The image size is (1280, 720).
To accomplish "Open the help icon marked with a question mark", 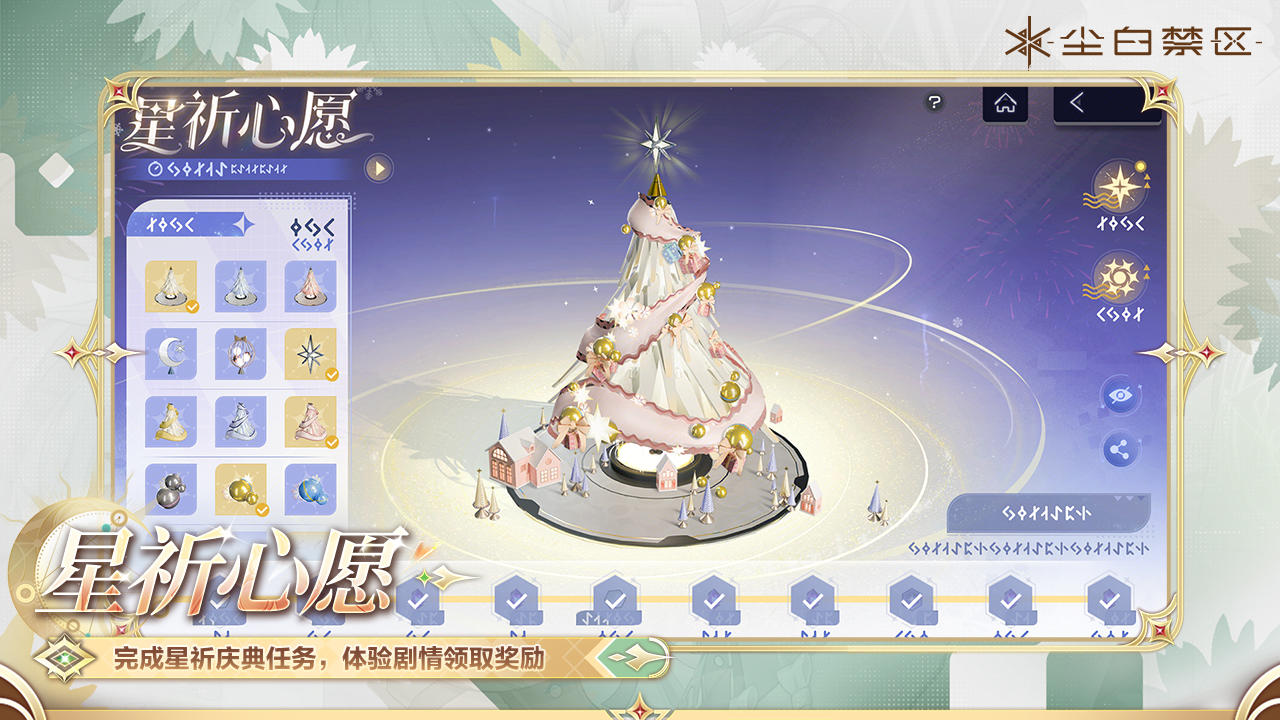I will coord(934,100).
